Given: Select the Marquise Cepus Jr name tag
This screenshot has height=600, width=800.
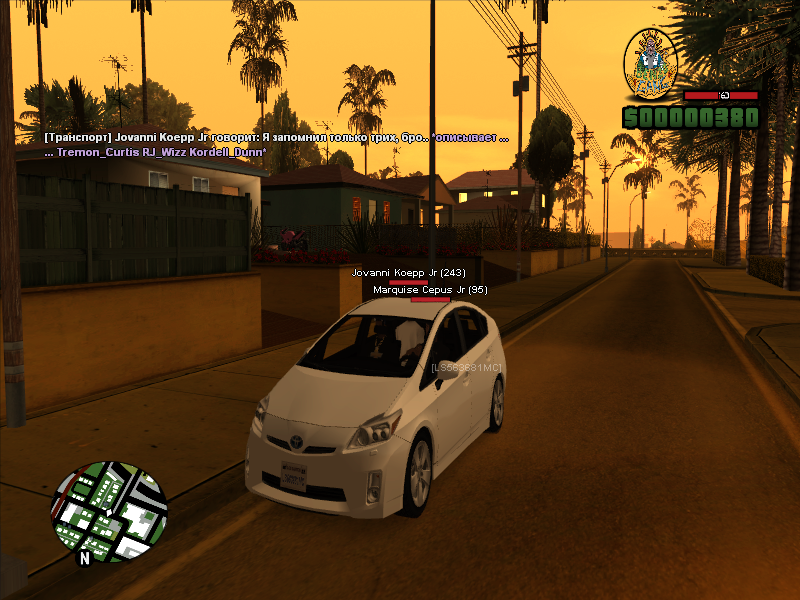Looking at the screenshot, I should click(430, 290).
